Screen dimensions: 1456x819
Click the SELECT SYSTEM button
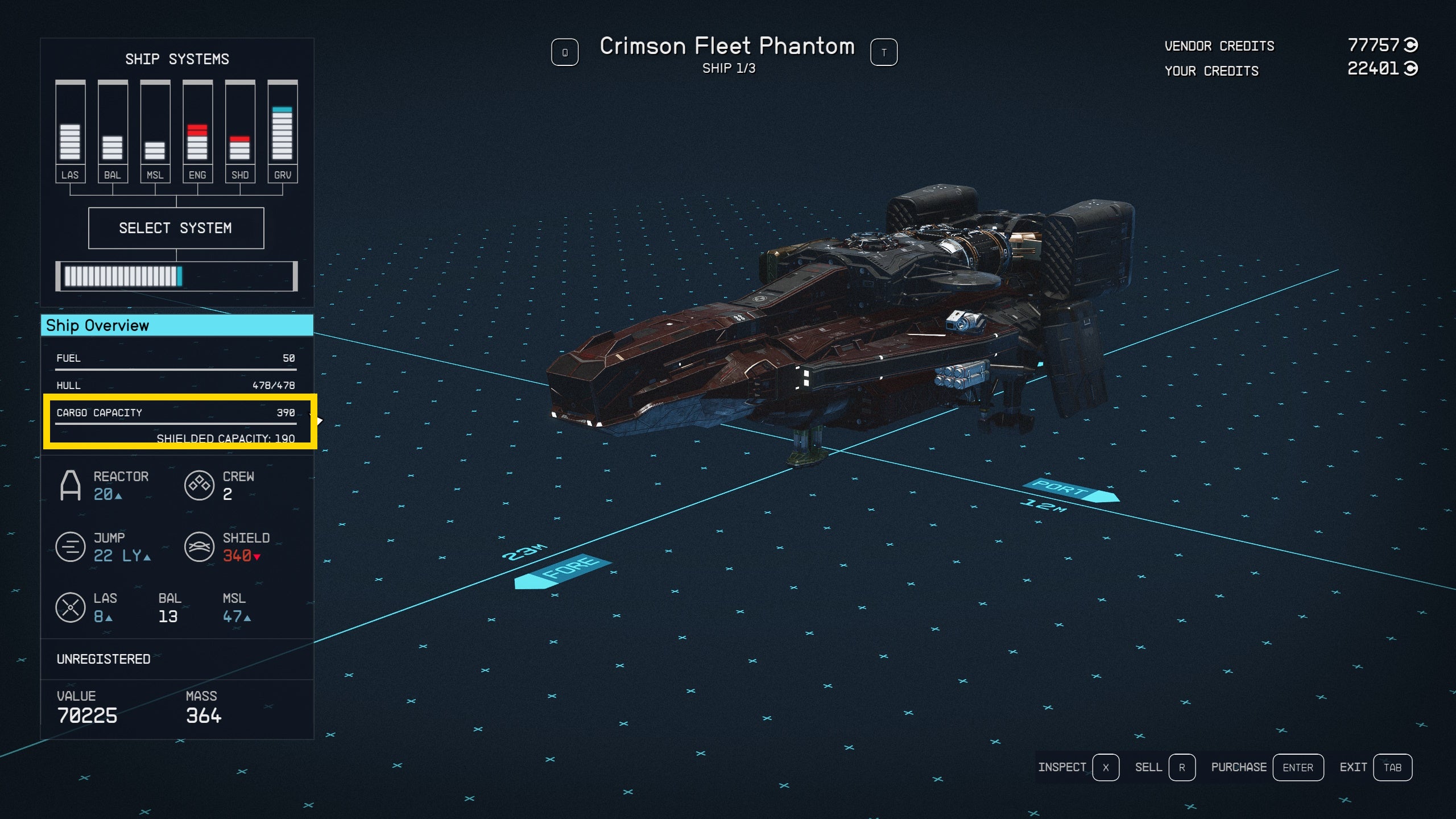point(176,227)
